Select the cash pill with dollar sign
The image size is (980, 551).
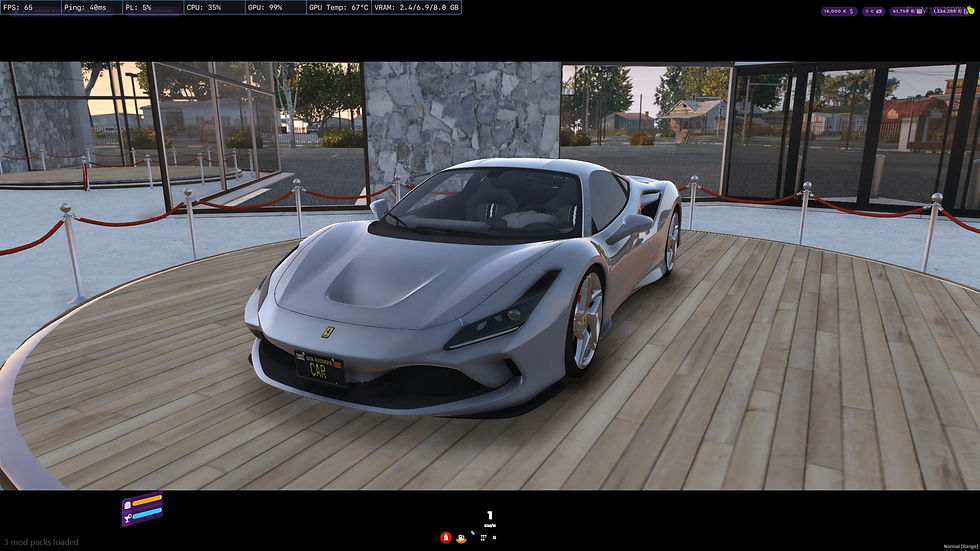(x=838, y=11)
